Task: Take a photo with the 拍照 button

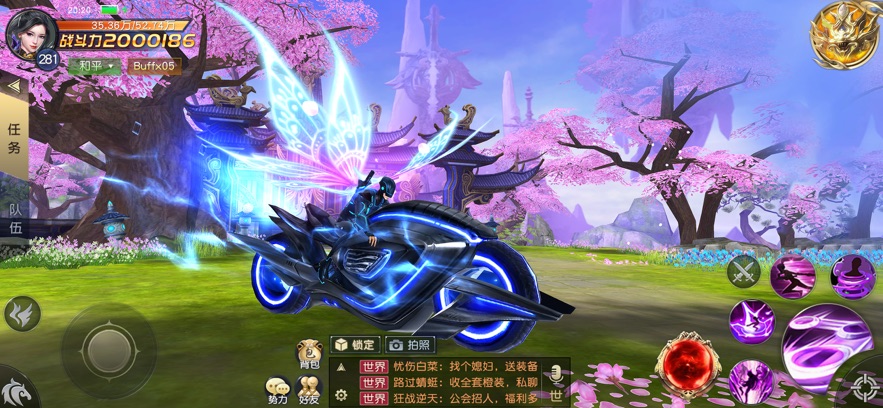Action: click(x=411, y=345)
